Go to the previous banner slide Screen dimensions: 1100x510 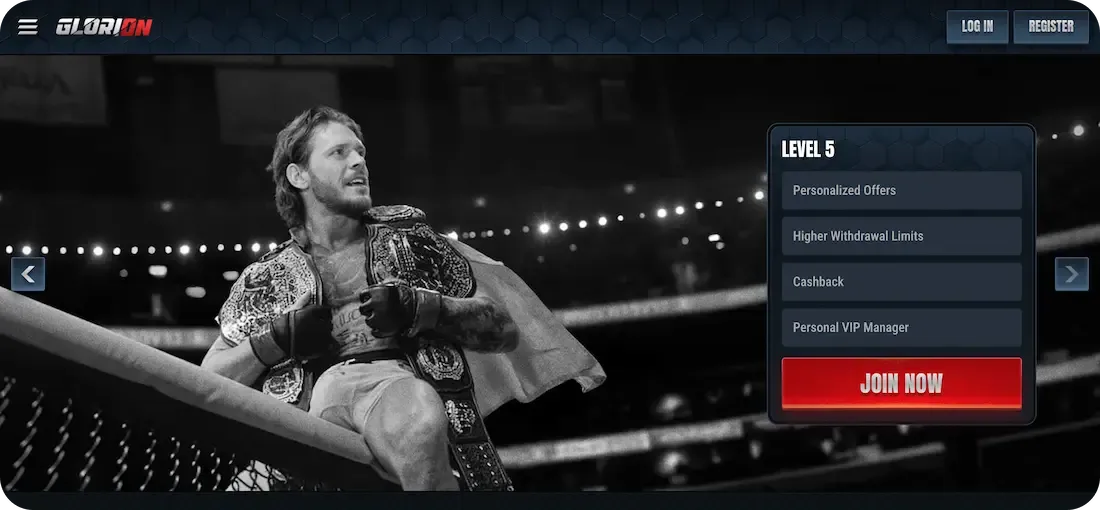click(x=28, y=273)
